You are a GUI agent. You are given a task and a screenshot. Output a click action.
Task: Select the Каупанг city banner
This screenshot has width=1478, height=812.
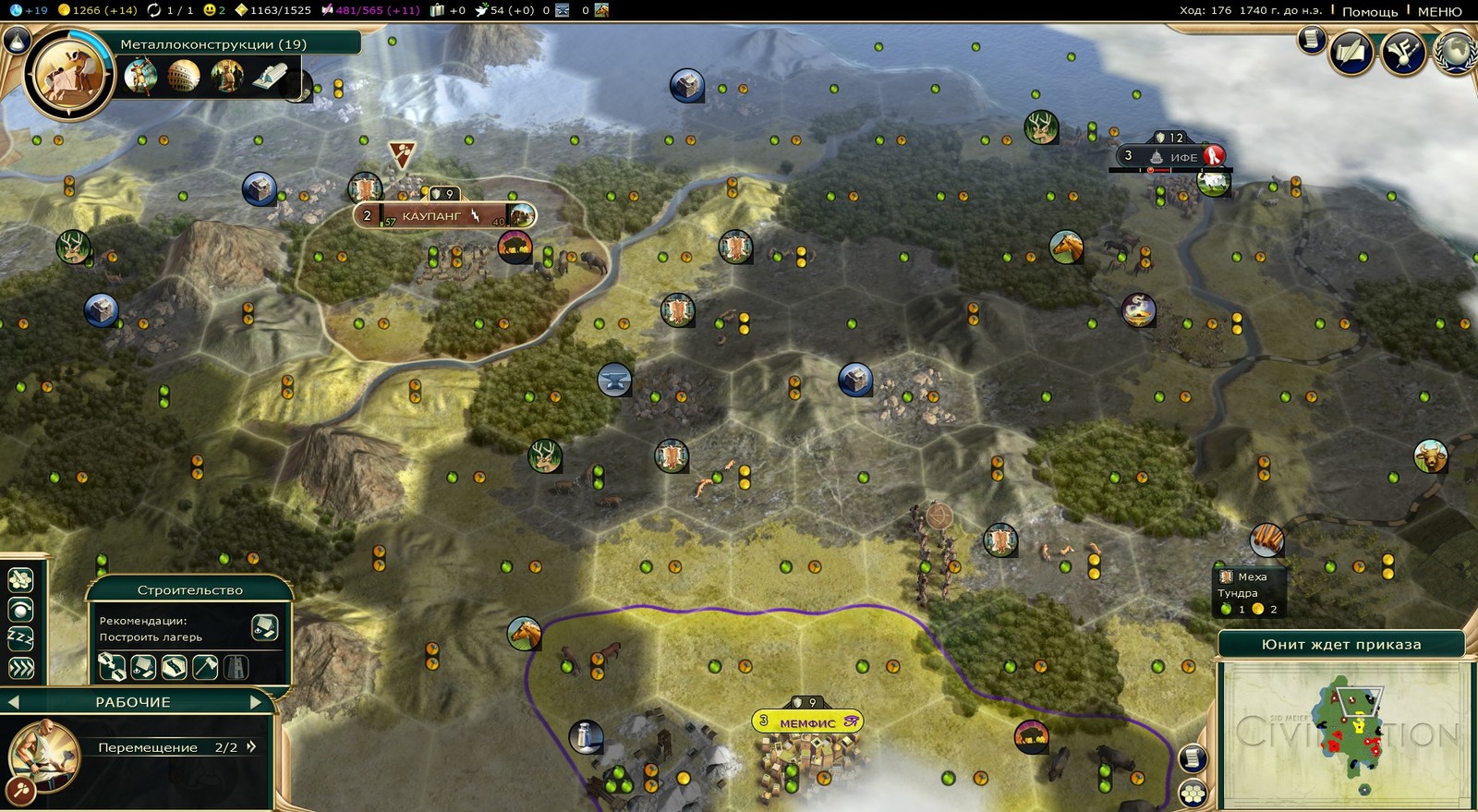(x=431, y=216)
